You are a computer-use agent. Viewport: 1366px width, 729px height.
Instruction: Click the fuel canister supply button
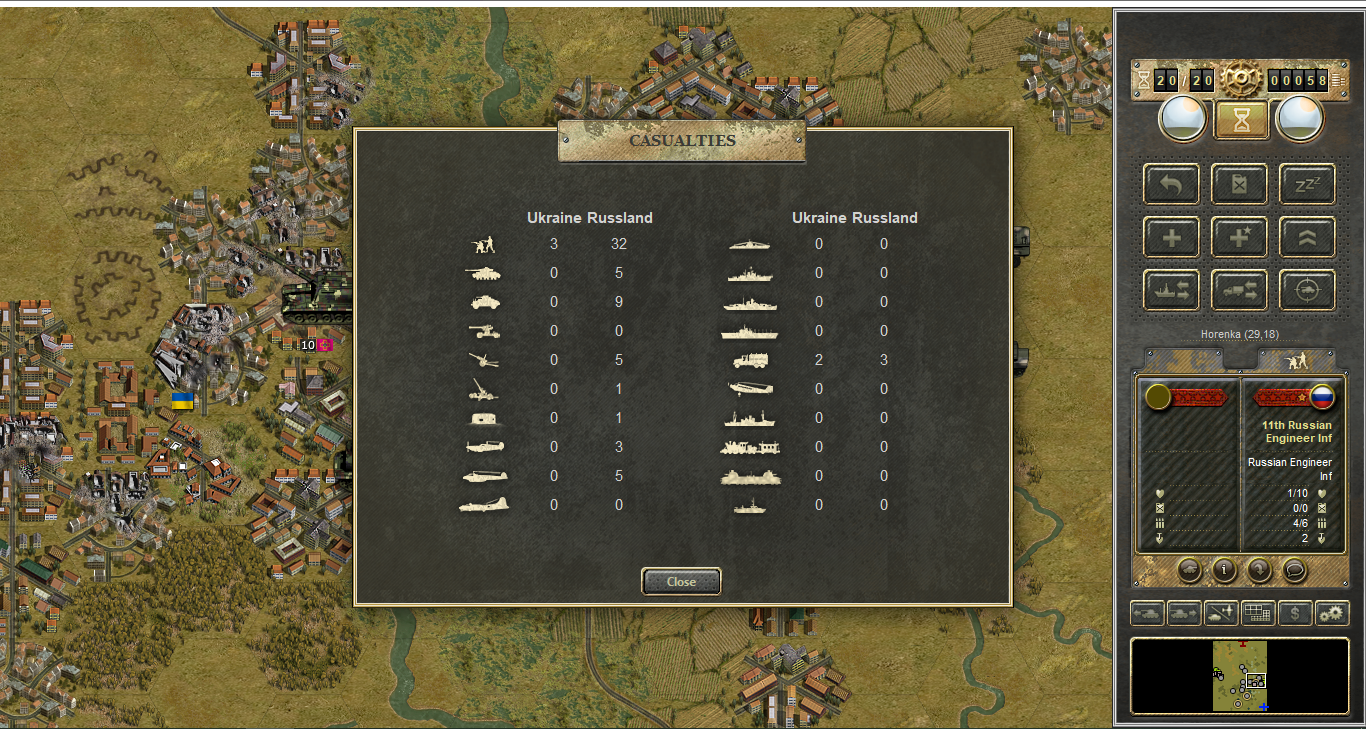pyautogui.click(x=1240, y=184)
